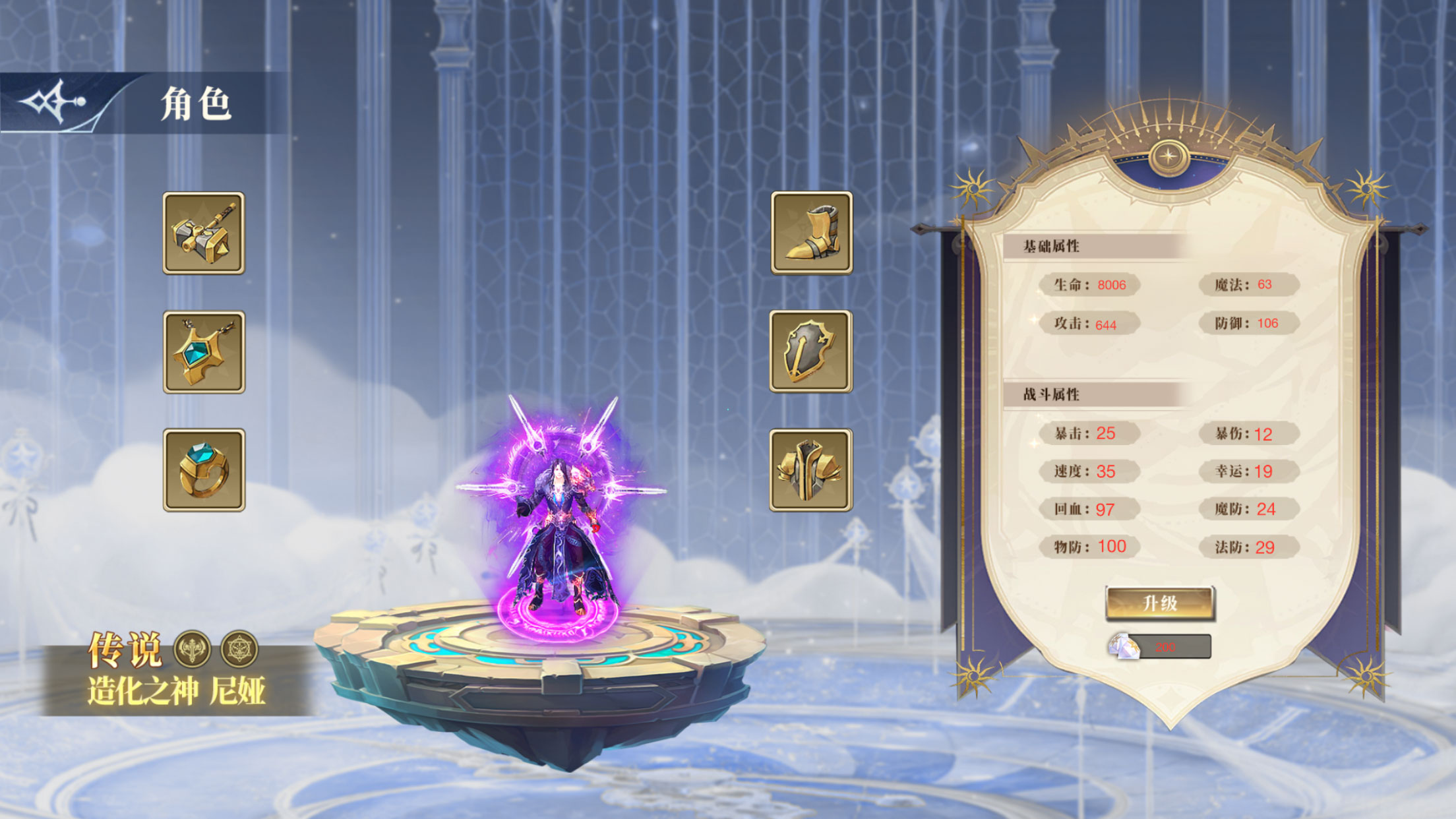Choose the gold ring equipment slot
Image resolution: width=1456 pixels, height=819 pixels.
204,470
